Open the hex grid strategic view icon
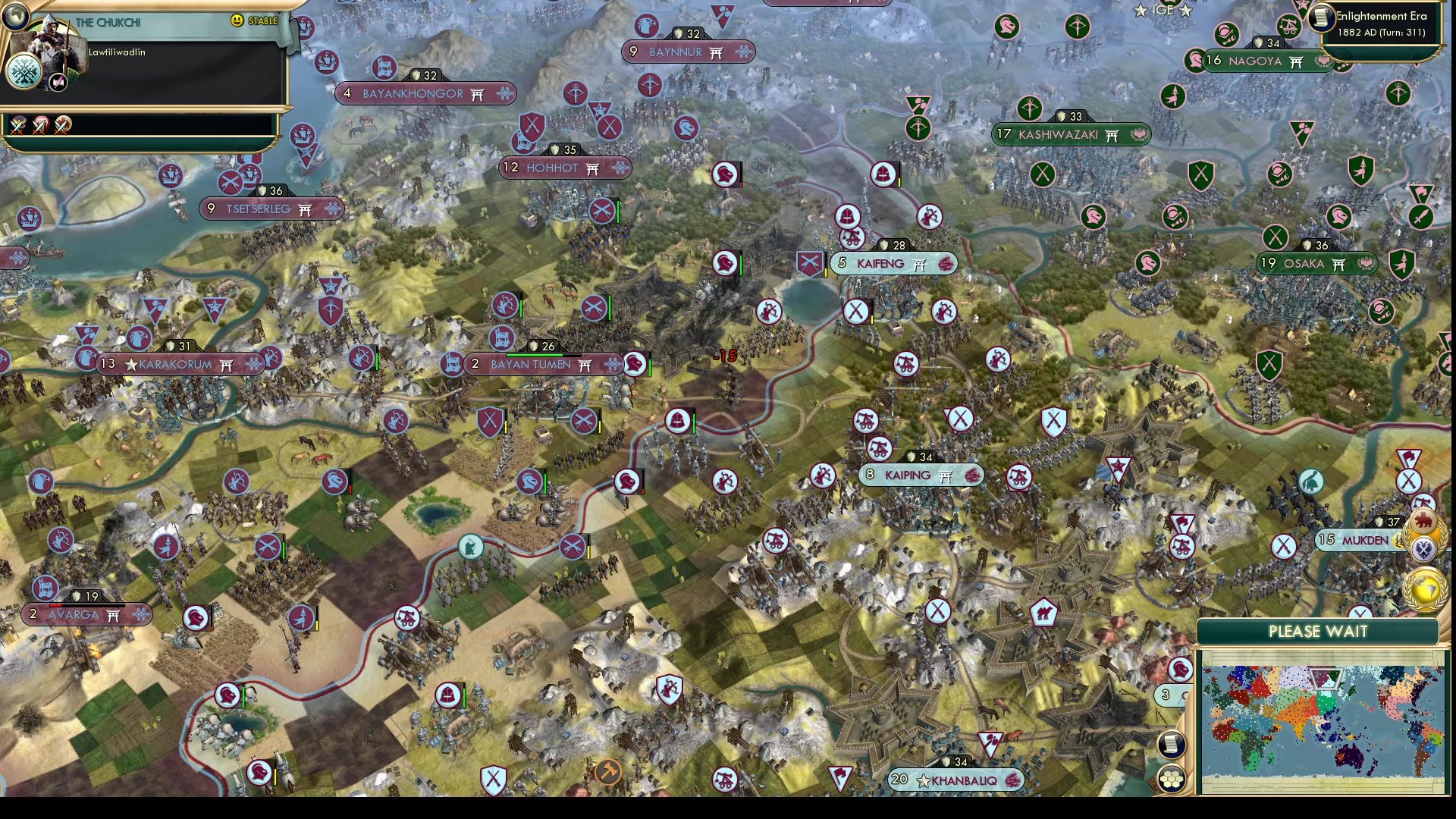This screenshot has width=1456, height=819. click(1172, 778)
